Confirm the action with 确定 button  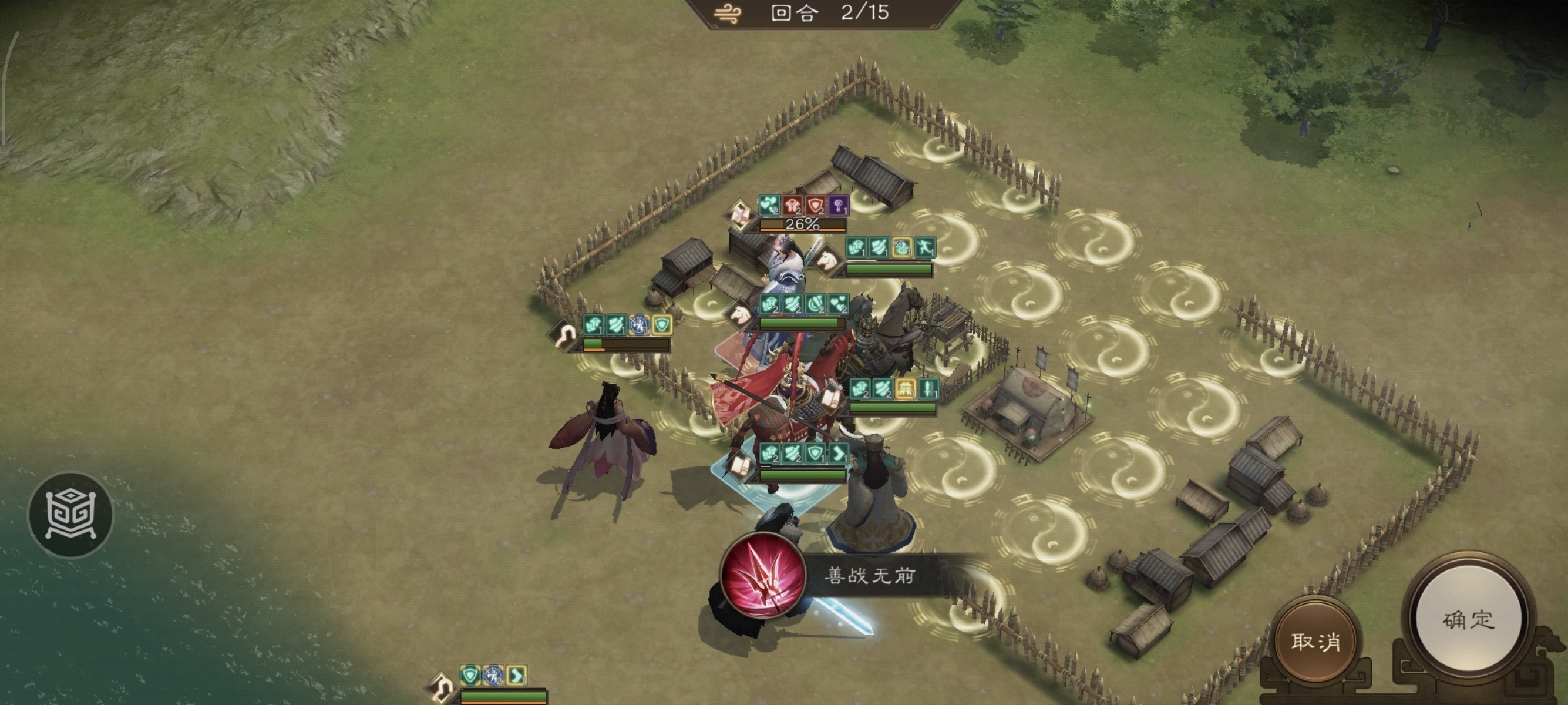pos(1468,619)
